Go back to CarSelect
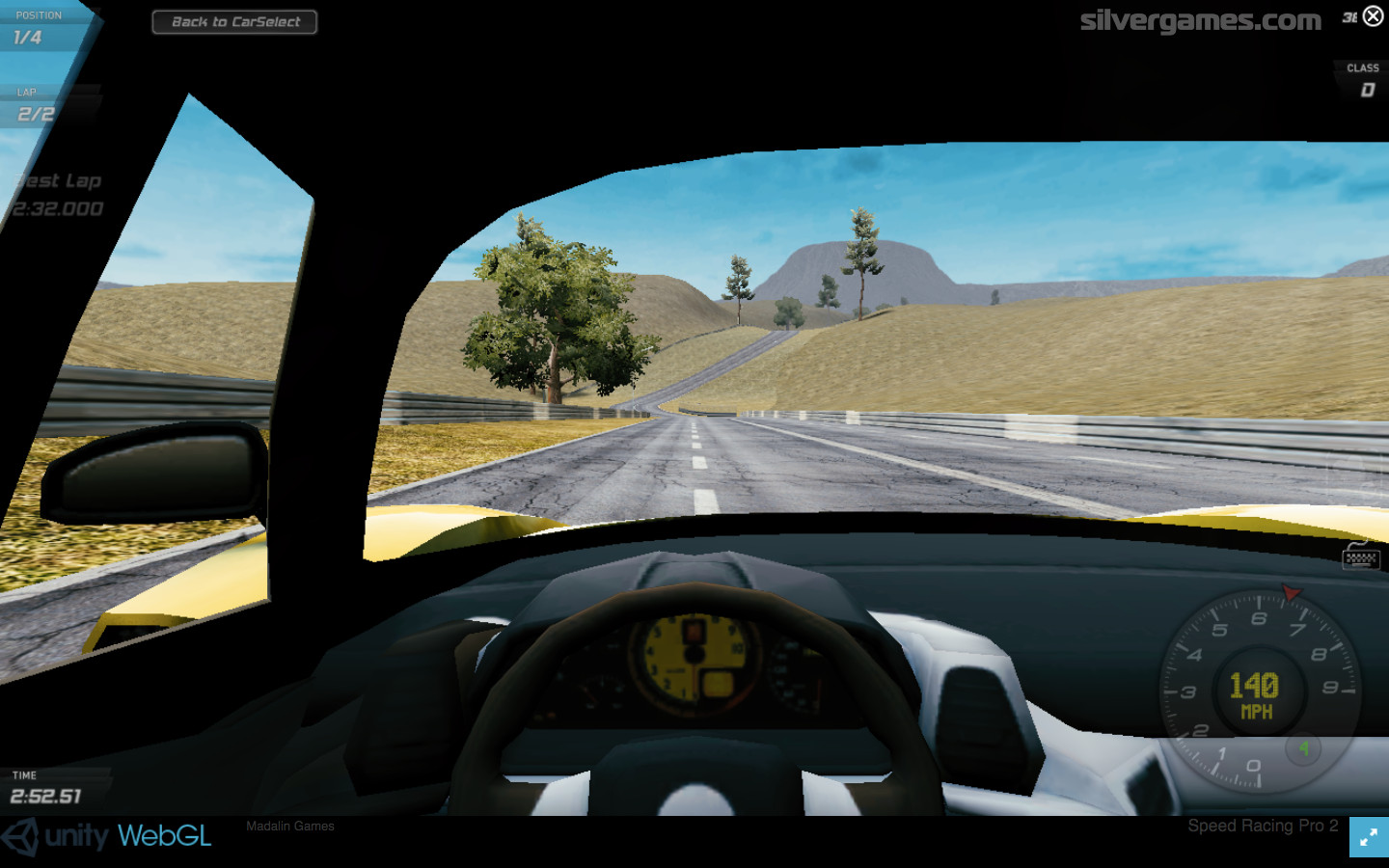Screen dimensions: 1389x868 pyautogui.click(x=234, y=21)
